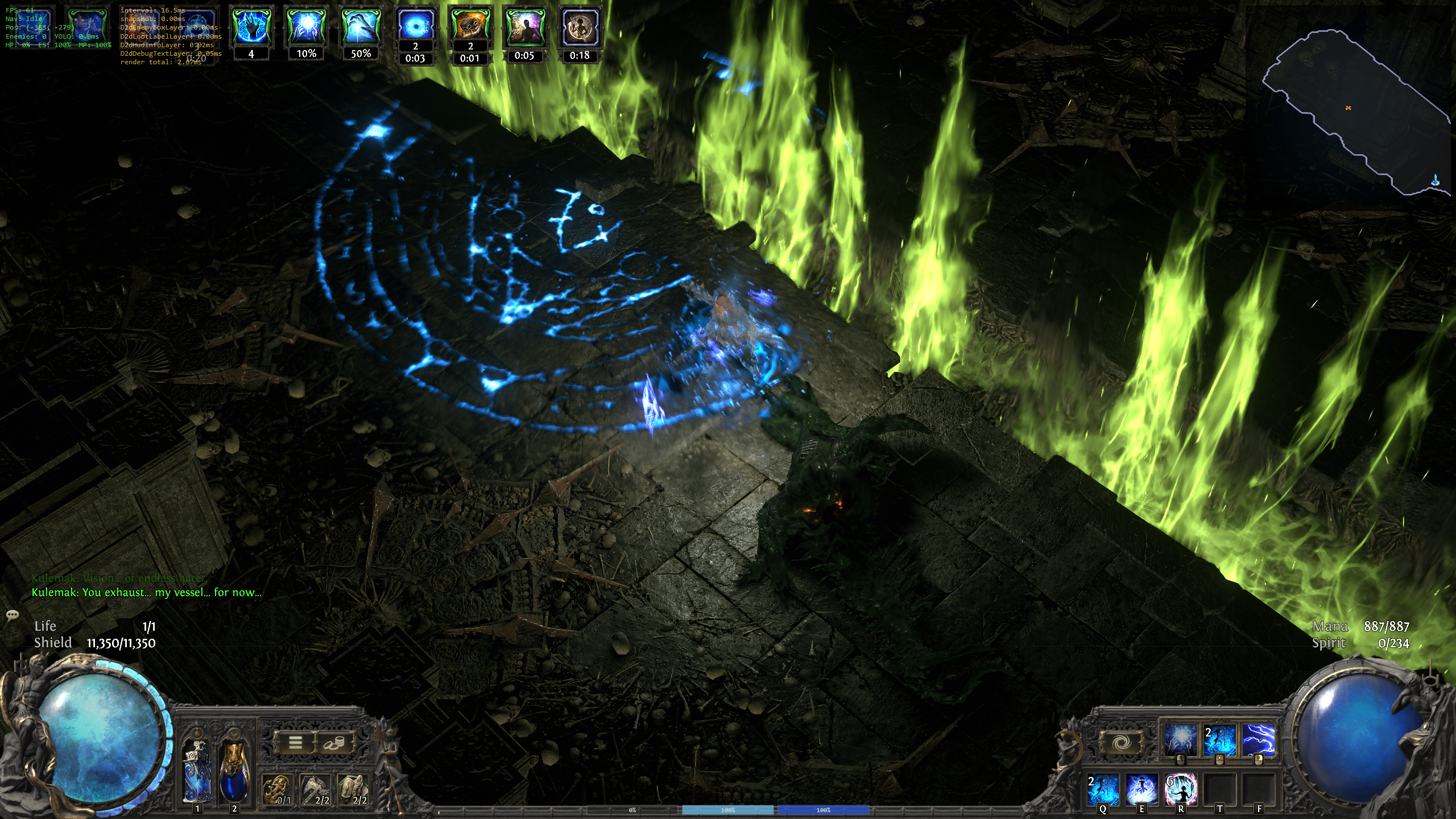Inspect the orange skull buff icon
Image resolution: width=1456 pixels, height=819 pixels.
pyautogui.click(x=470, y=26)
